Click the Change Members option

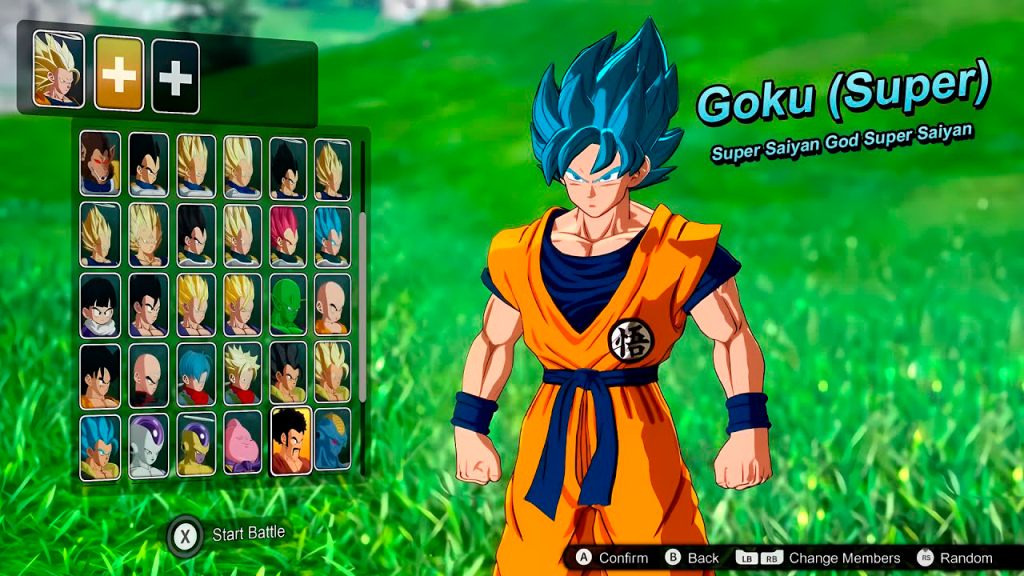click(x=818, y=558)
